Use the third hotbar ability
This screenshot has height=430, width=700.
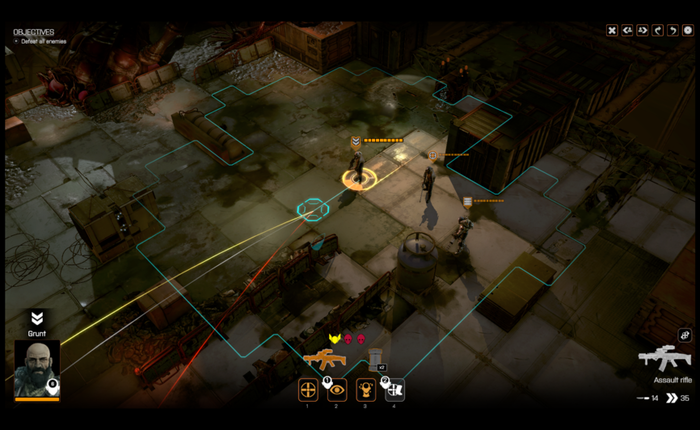(x=366, y=390)
